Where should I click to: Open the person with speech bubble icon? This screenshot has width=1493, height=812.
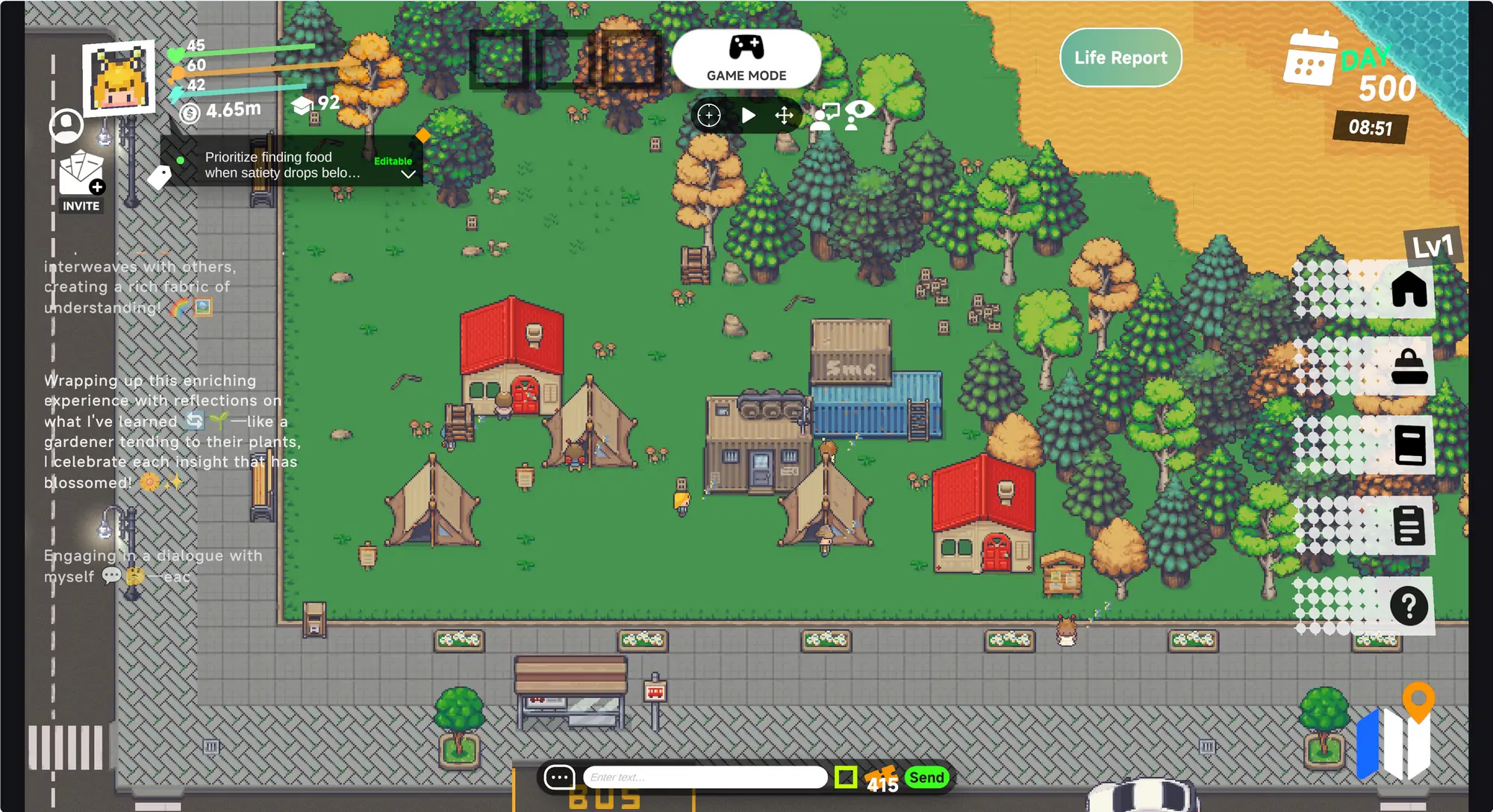[x=824, y=117]
